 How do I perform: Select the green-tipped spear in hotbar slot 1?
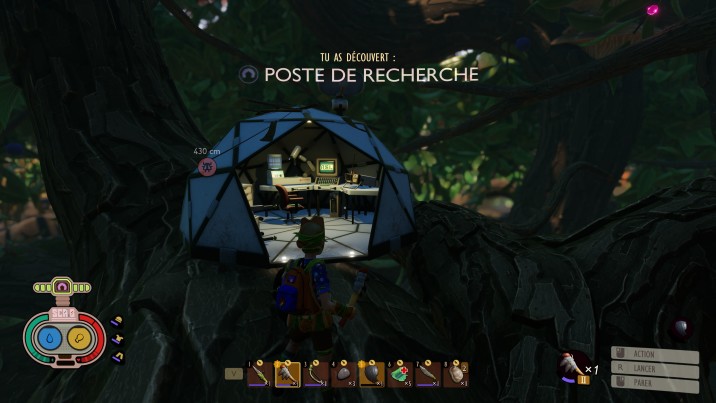pyautogui.click(x=260, y=374)
